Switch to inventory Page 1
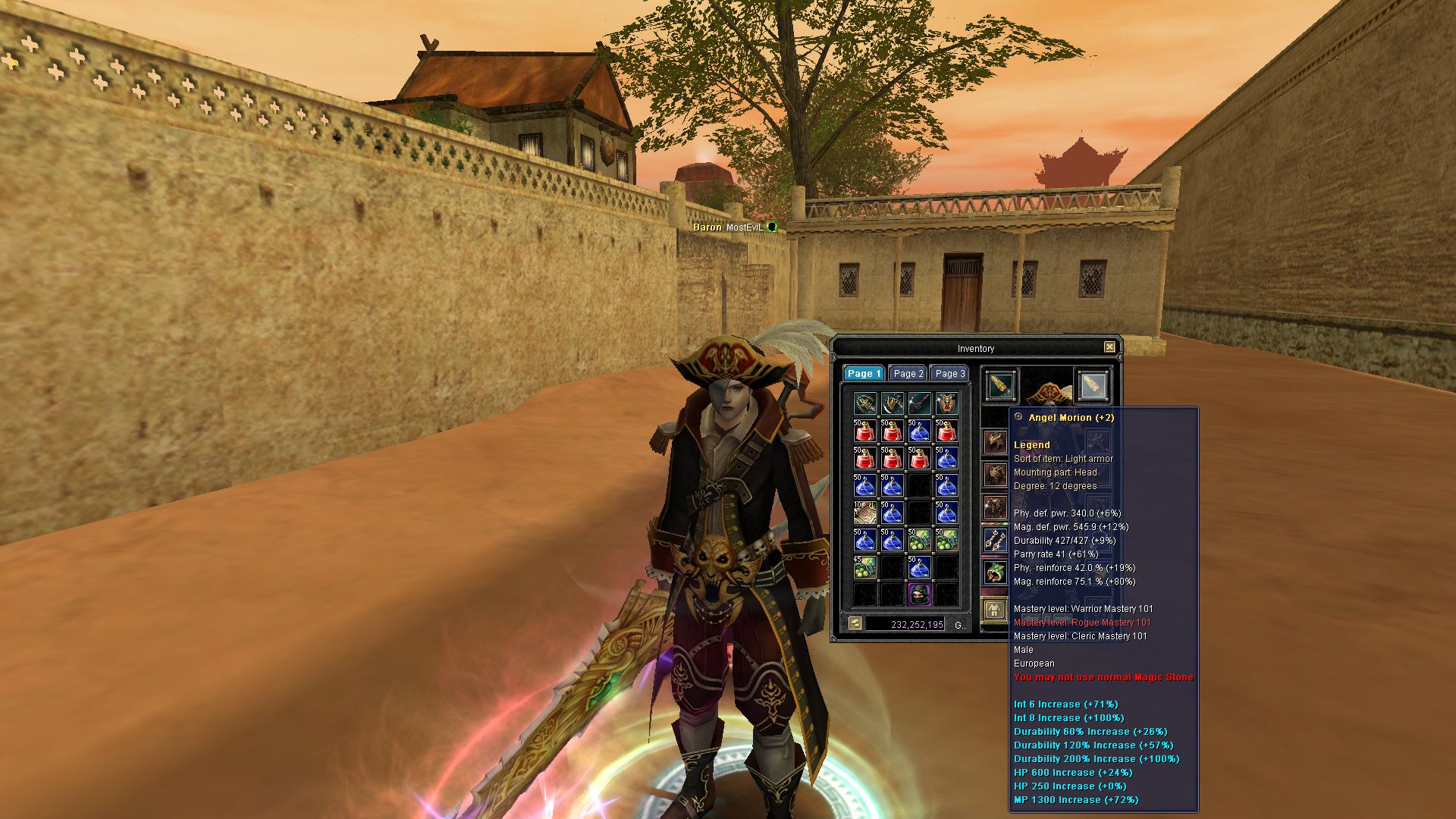 (x=864, y=373)
